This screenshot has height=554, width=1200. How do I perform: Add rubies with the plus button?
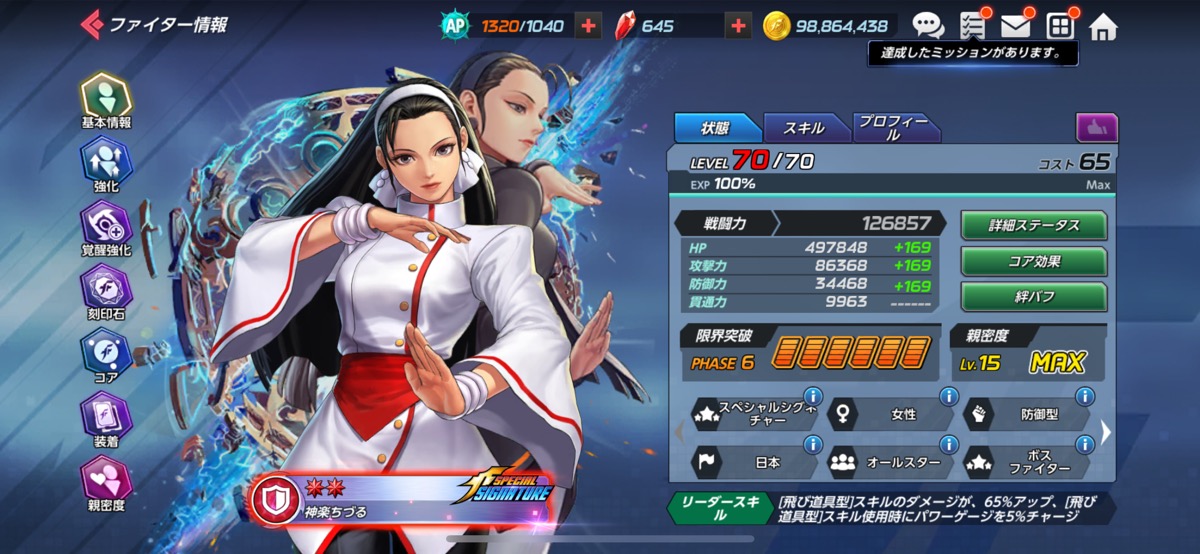pyautogui.click(x=738, y=26)
